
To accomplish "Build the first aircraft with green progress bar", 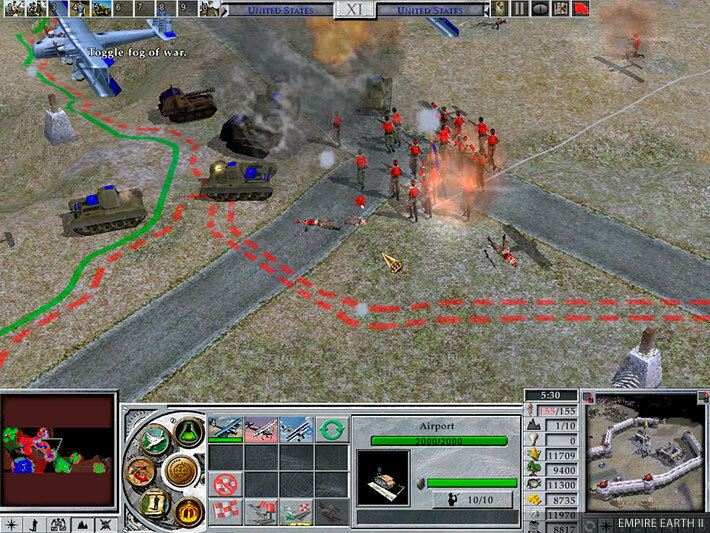I will pos(225,430).
